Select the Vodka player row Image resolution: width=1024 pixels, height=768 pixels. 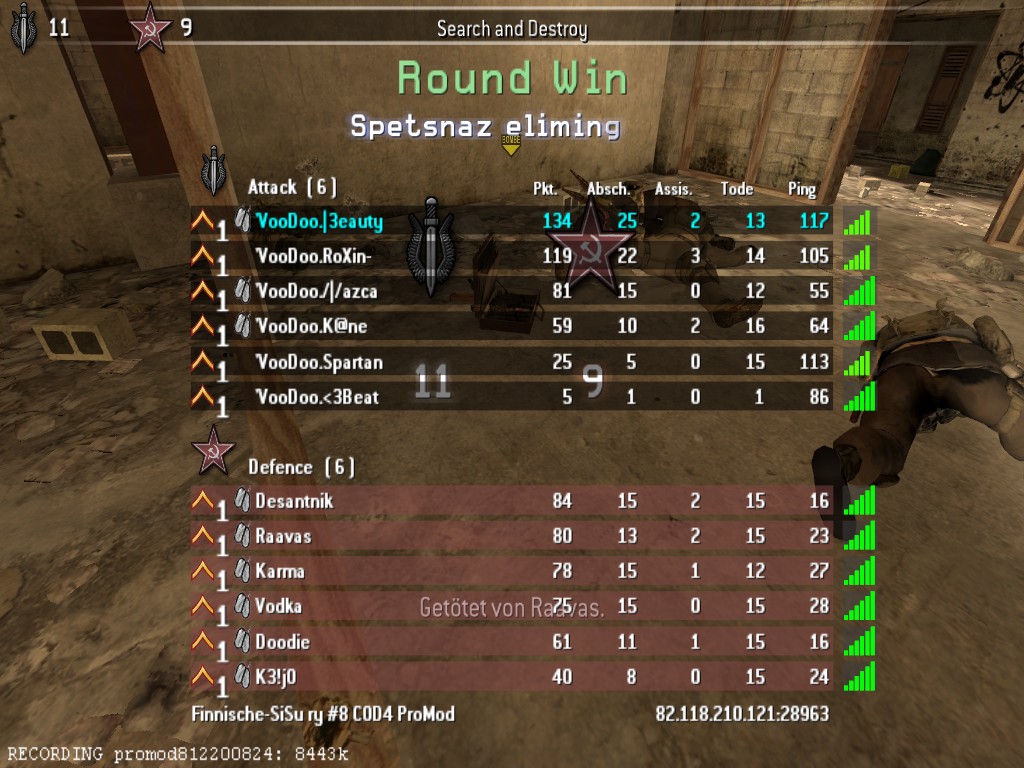tap(278, 606)
